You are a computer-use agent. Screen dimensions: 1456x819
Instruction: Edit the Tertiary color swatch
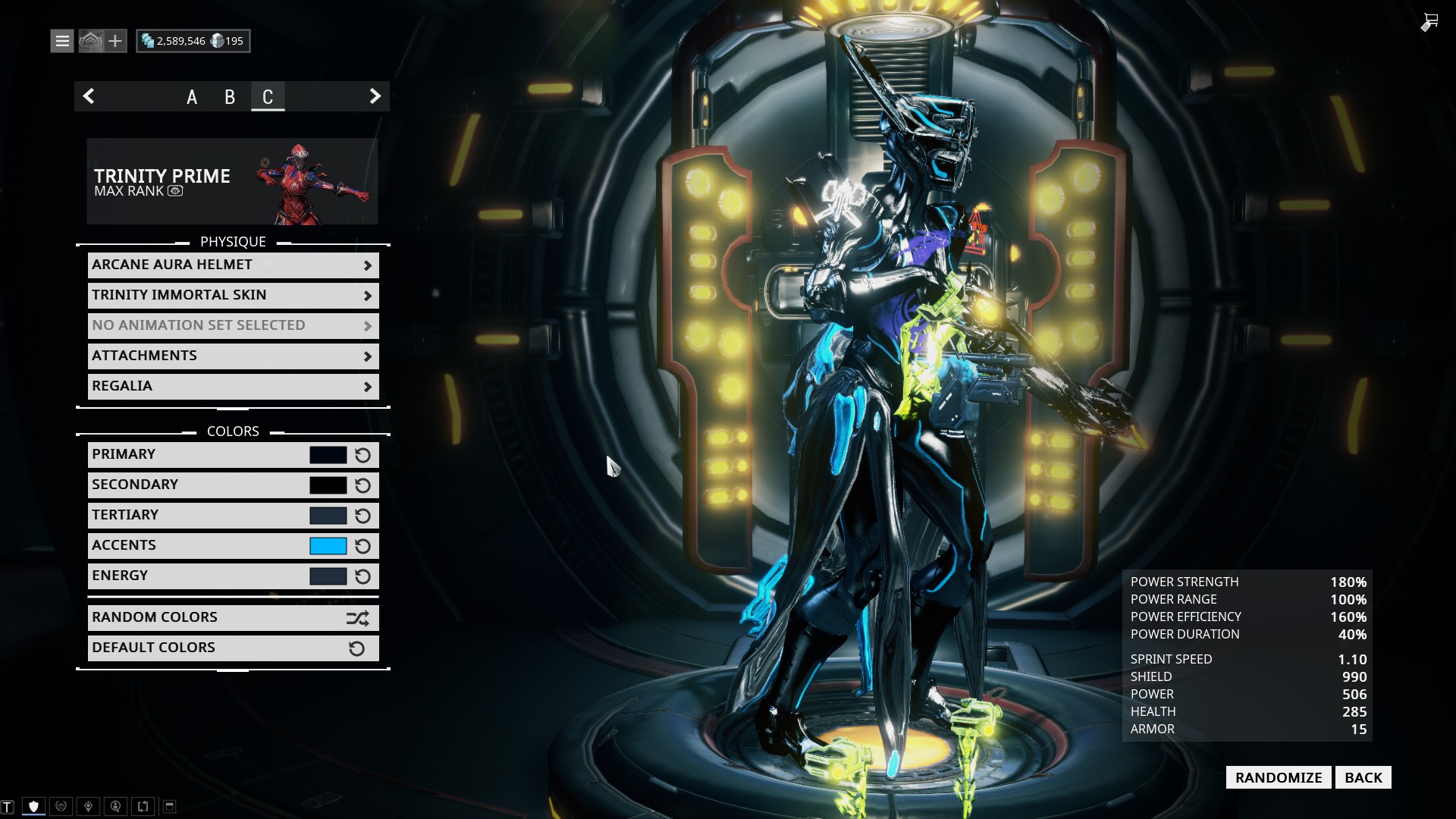pos(328,516)
